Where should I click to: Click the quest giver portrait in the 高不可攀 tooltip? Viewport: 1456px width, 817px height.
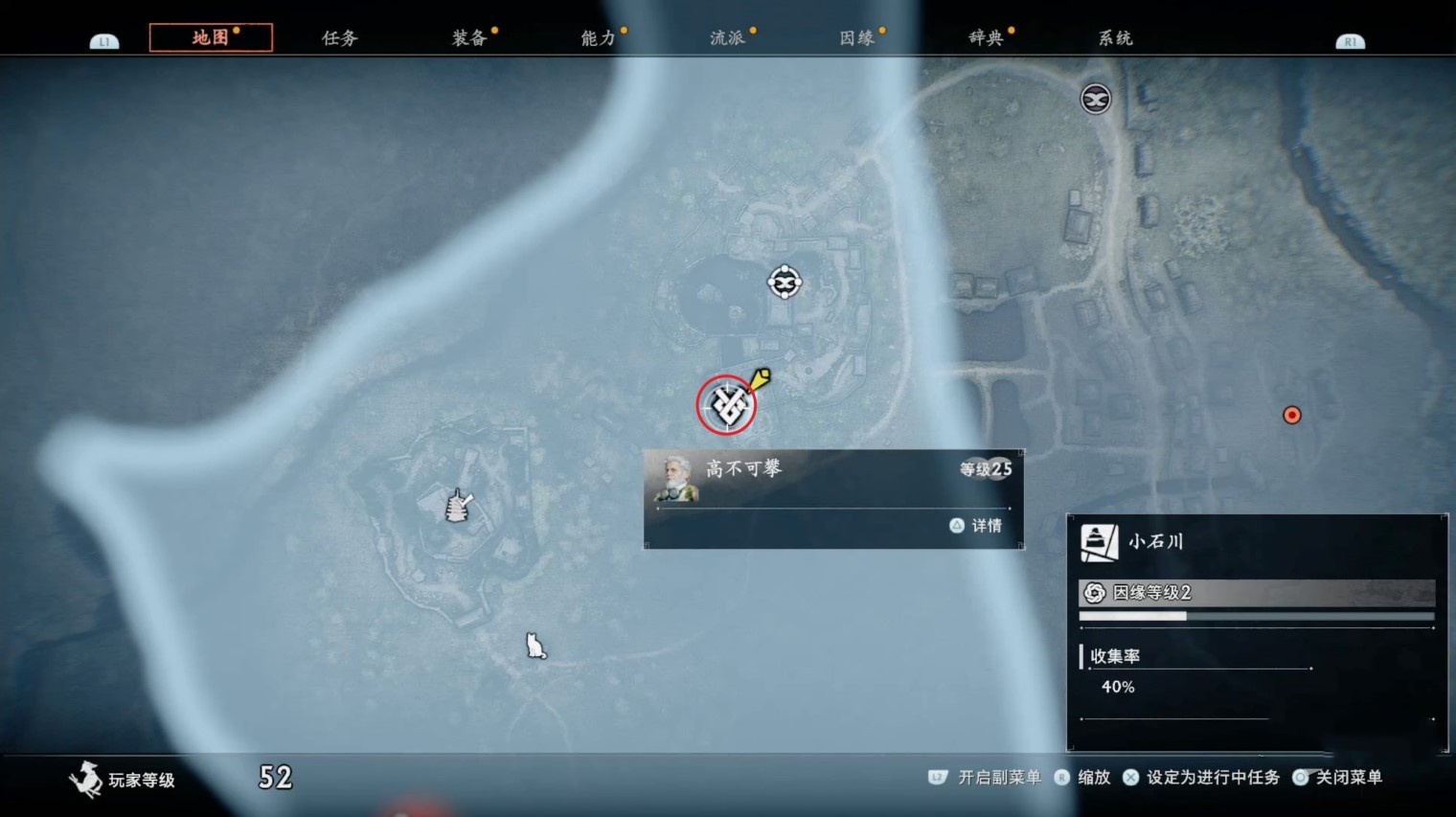tap(676, 478)
